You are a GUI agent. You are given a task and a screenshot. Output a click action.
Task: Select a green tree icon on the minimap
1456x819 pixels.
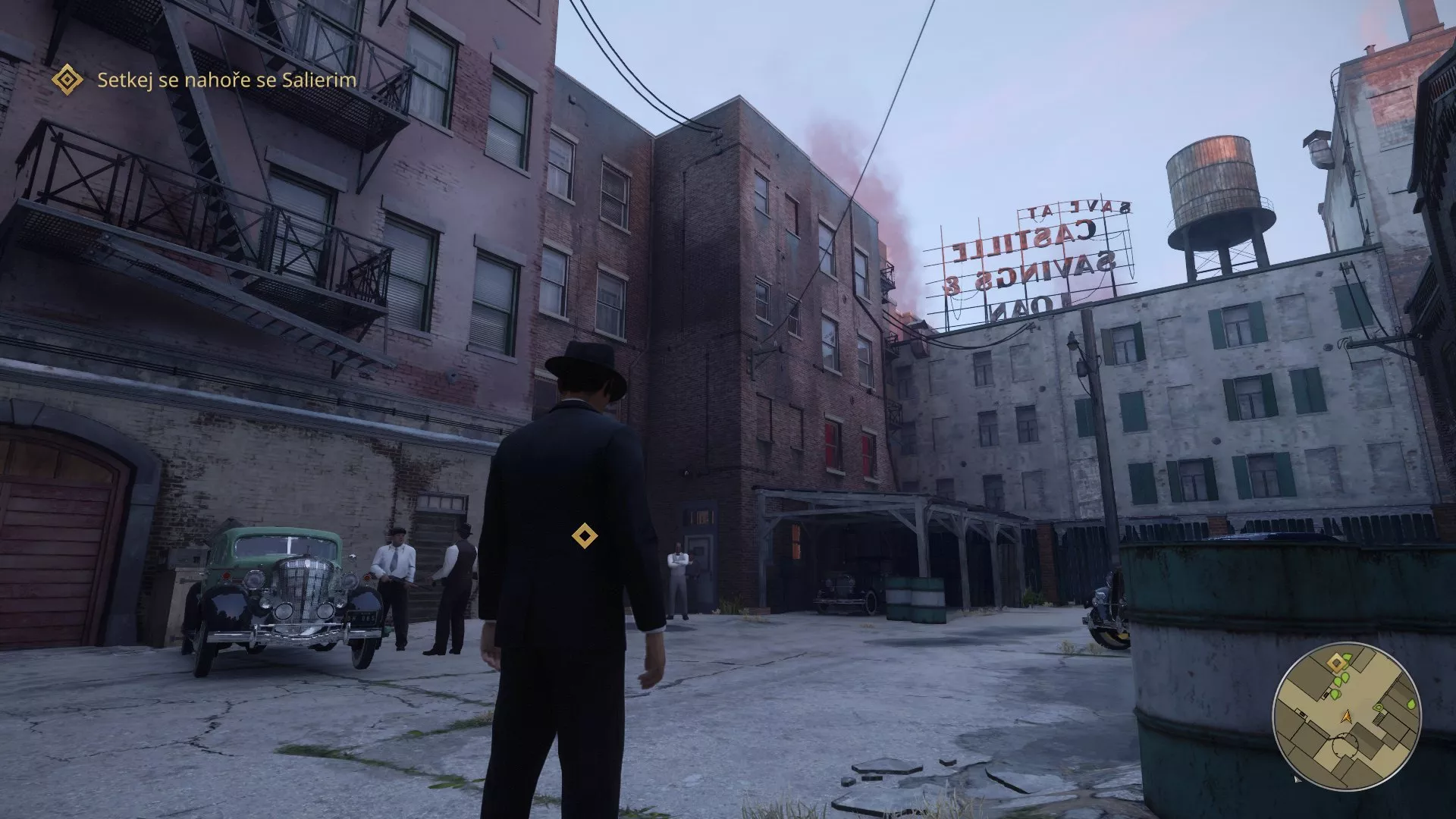1345,677
